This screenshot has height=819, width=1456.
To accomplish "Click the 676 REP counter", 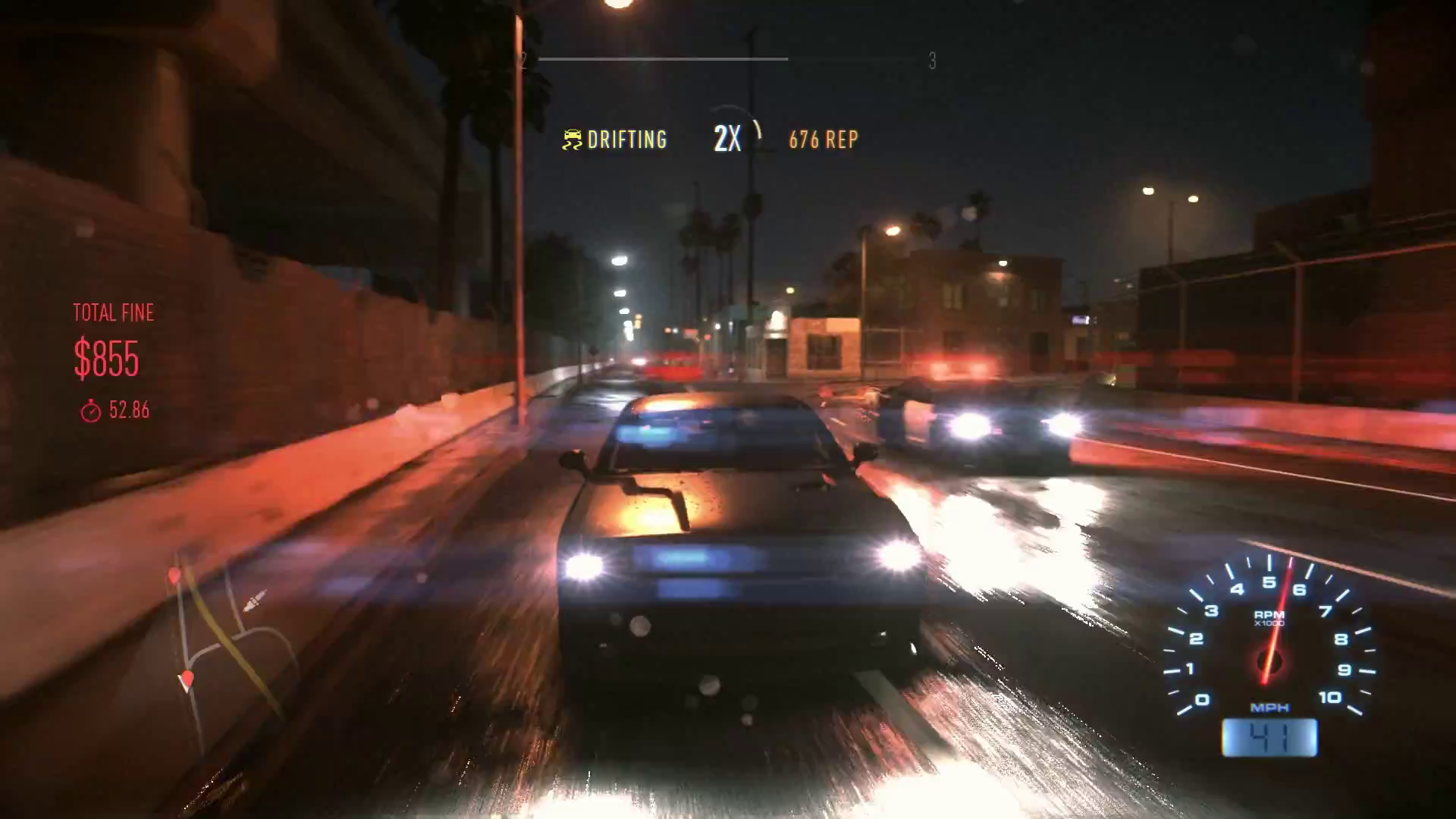I will [x=821, y=140].
